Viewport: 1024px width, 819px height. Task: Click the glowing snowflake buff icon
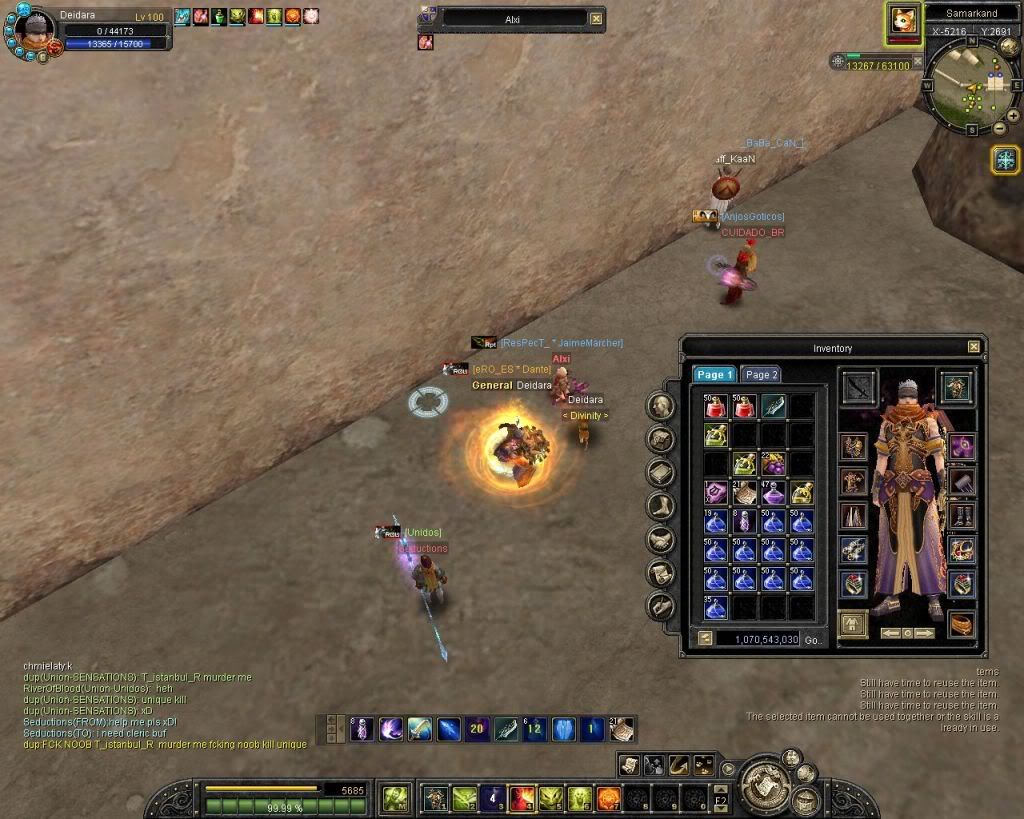(1005, 159)
